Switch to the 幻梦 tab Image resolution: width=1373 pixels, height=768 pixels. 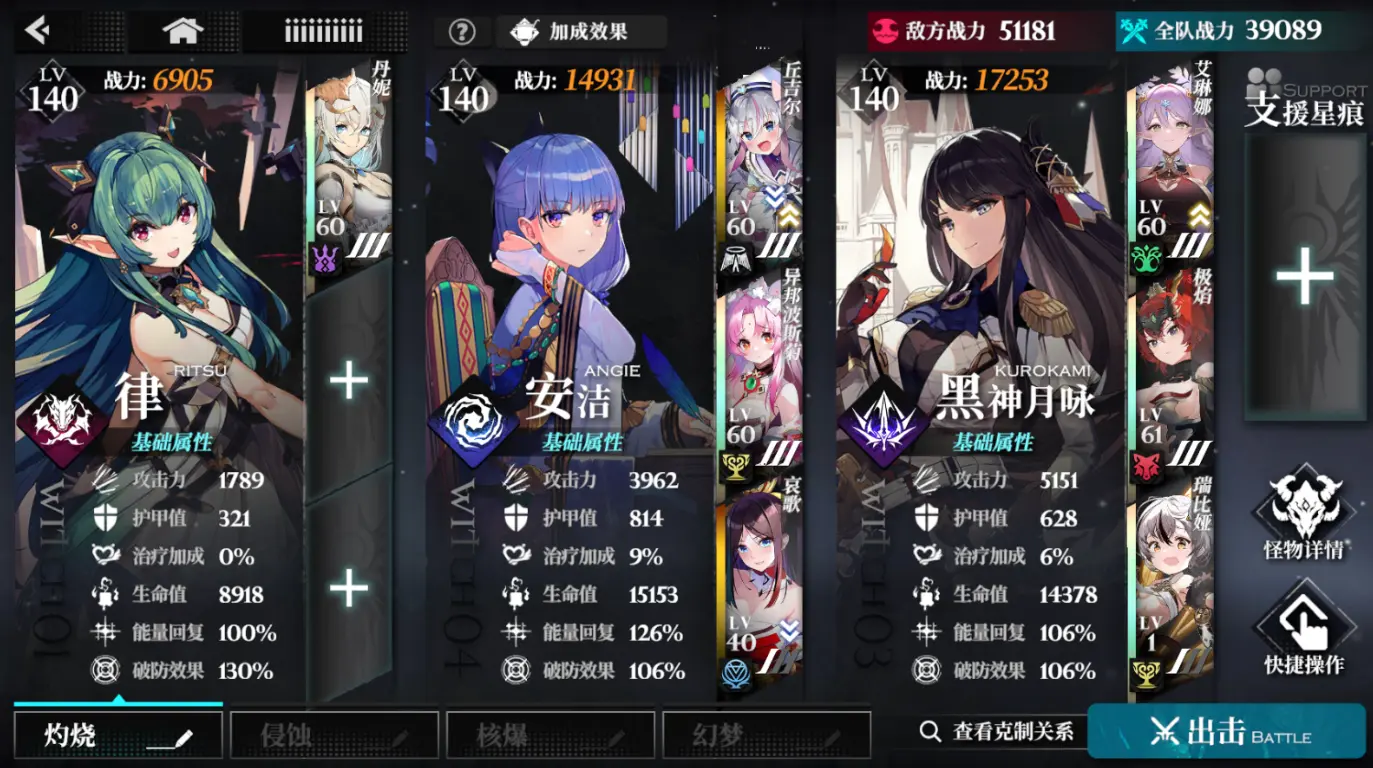765,733
